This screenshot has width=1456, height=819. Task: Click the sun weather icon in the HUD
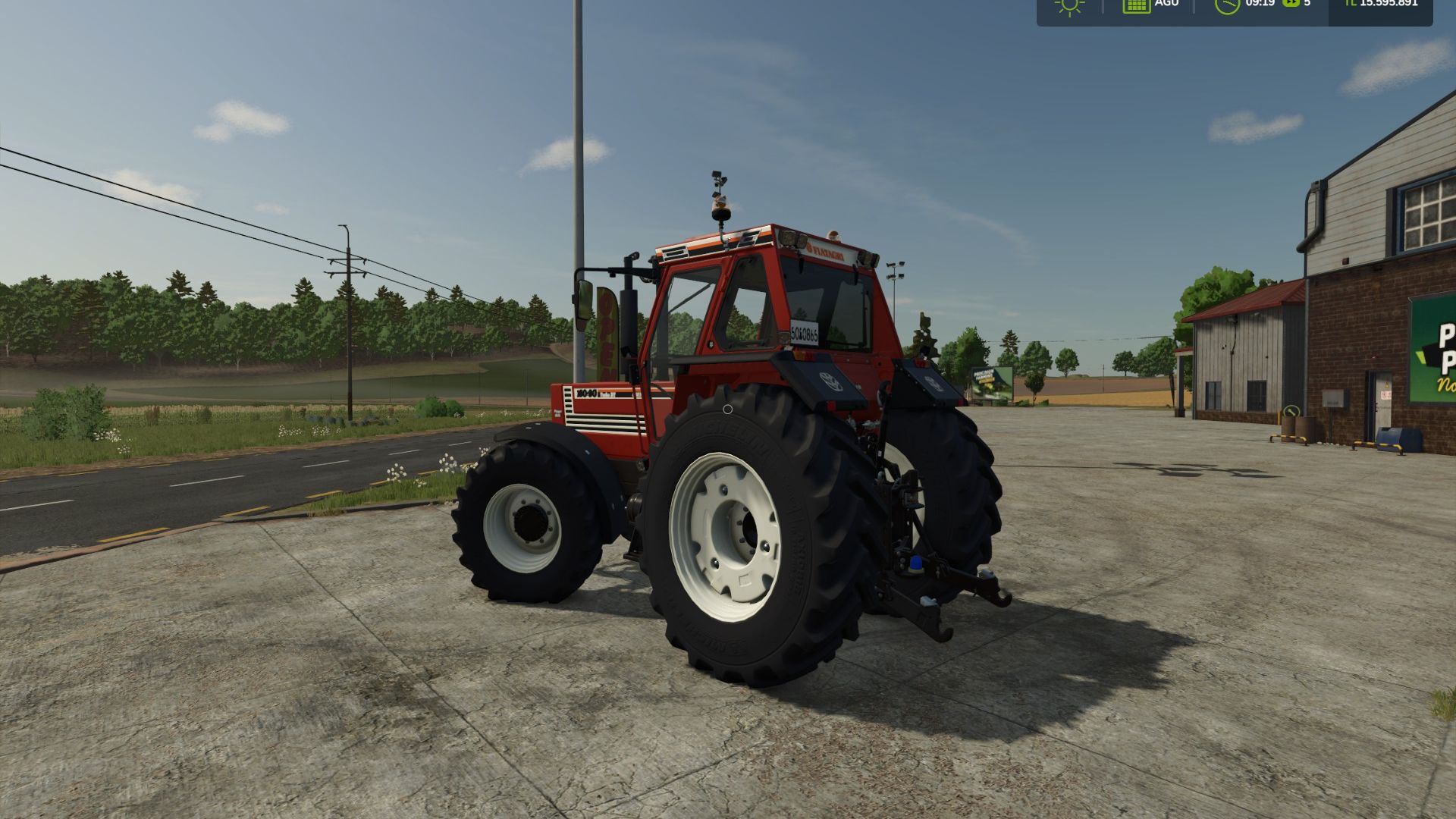pos(1069,8)
